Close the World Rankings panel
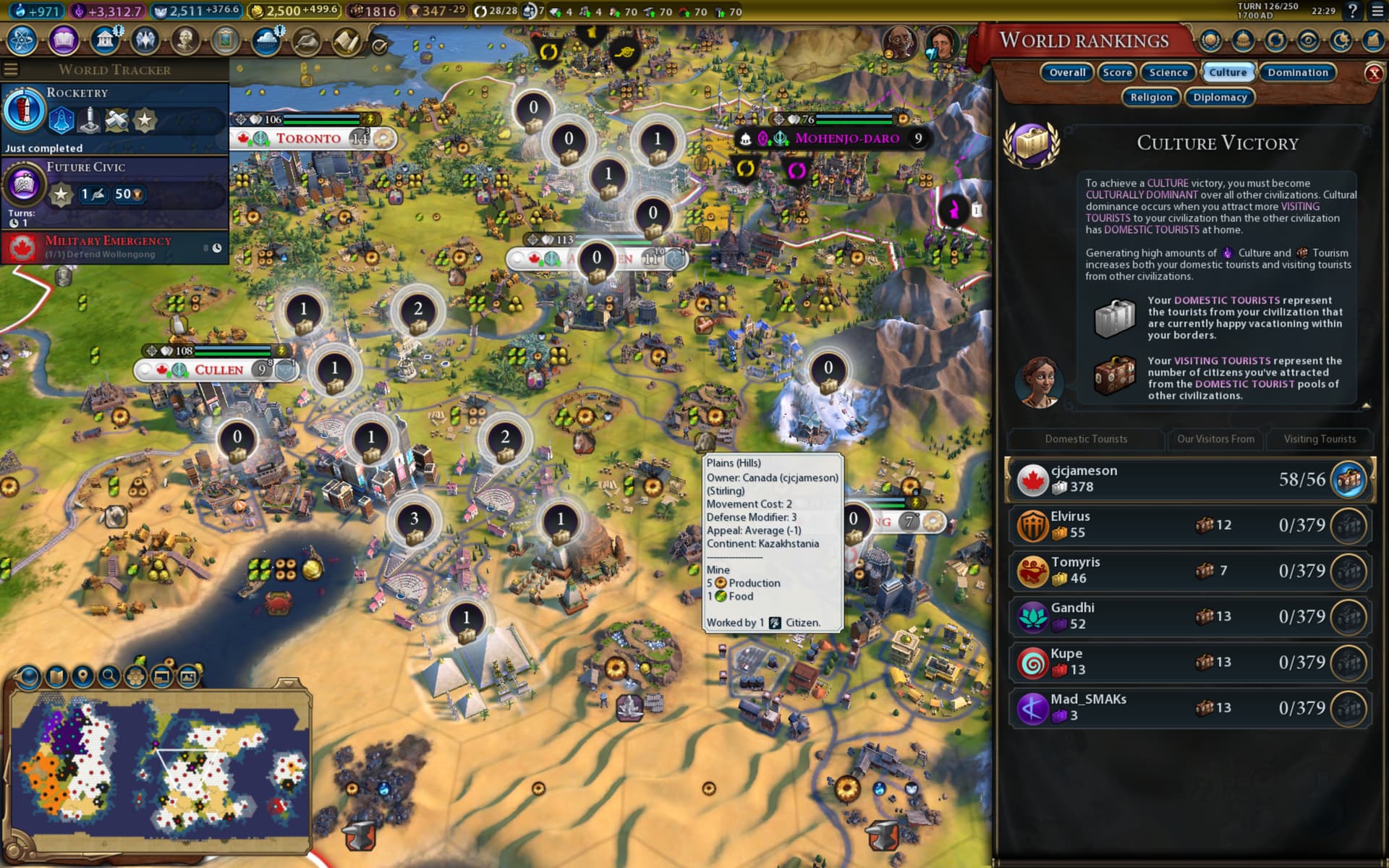Image resolution: width=1389 pixels, height=868 pixels. [1373, 73]
